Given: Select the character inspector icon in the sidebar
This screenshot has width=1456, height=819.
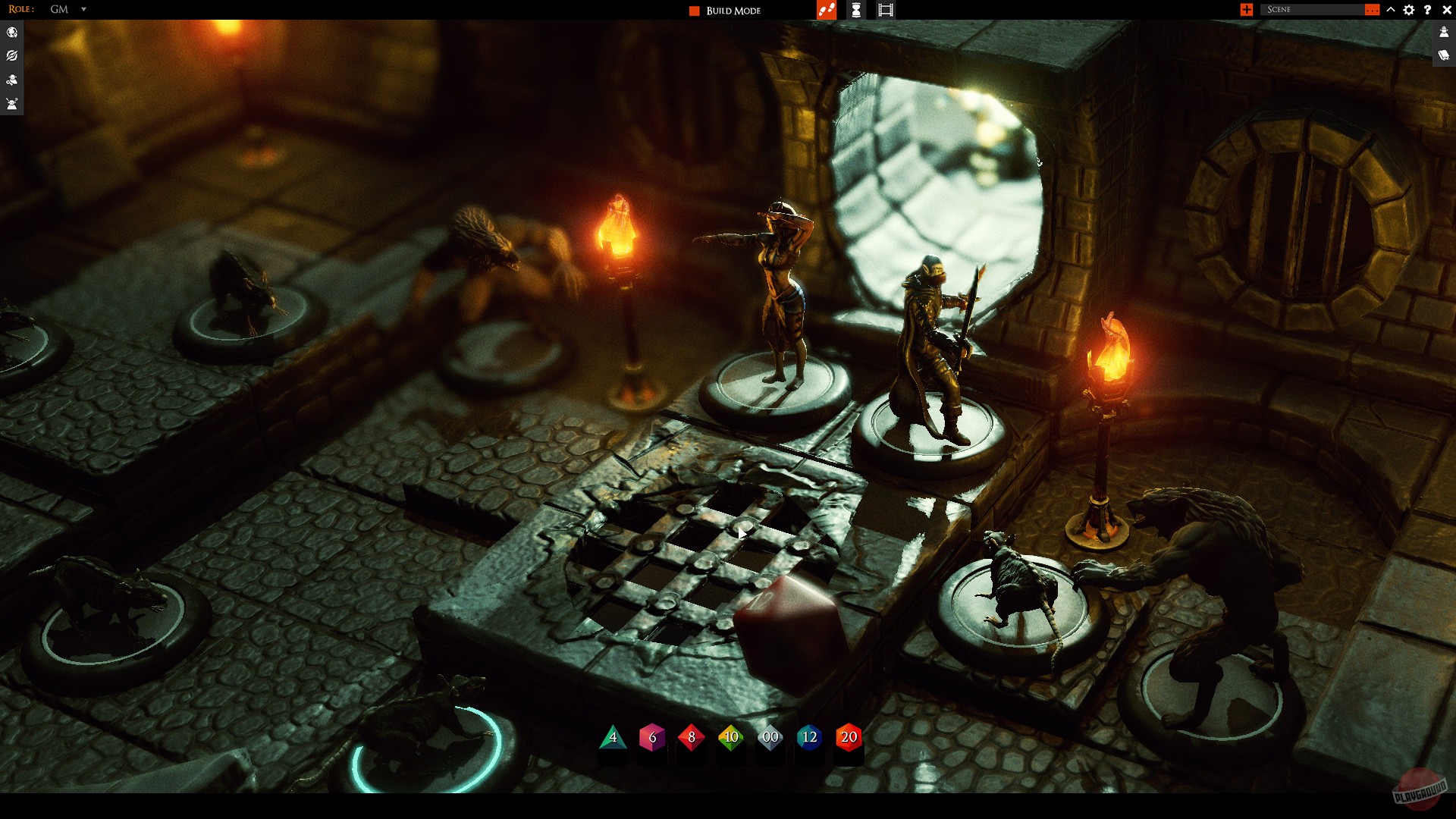Looking at the screenshot, I should tap(11, 80).
